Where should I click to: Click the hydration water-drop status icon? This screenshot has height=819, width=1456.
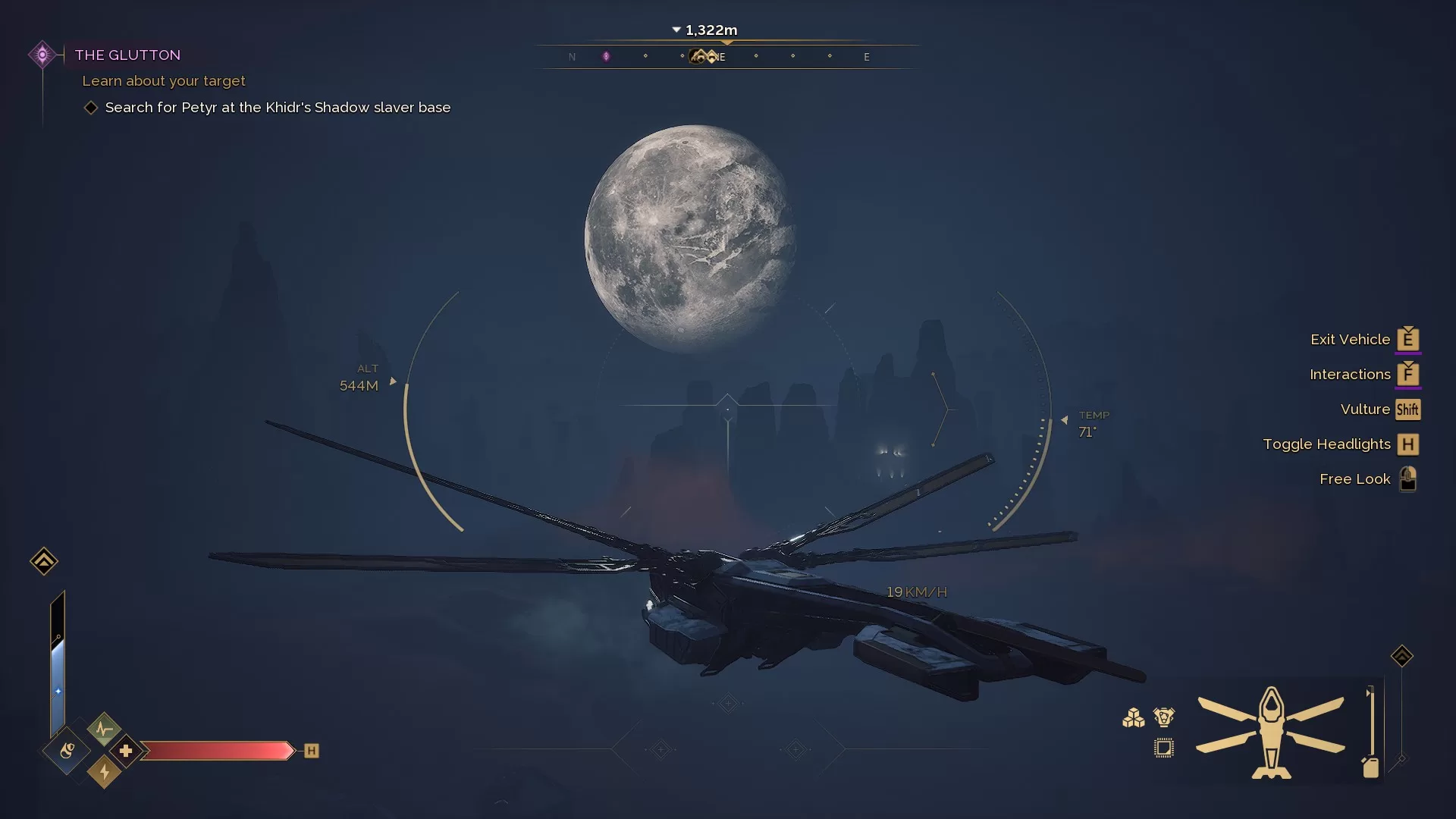(67, 751)
